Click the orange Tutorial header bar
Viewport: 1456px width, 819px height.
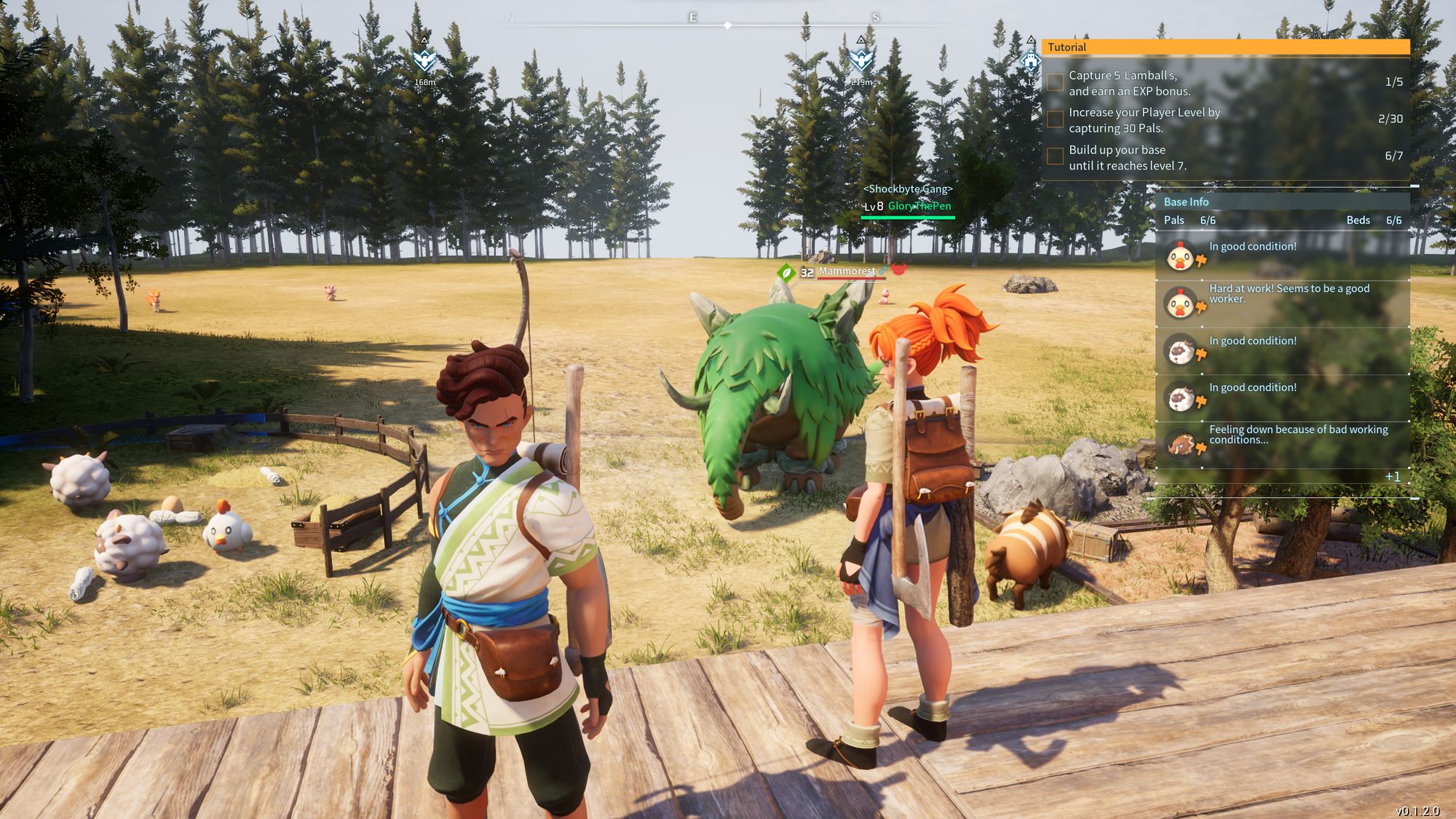click(x=1225, y=47)
